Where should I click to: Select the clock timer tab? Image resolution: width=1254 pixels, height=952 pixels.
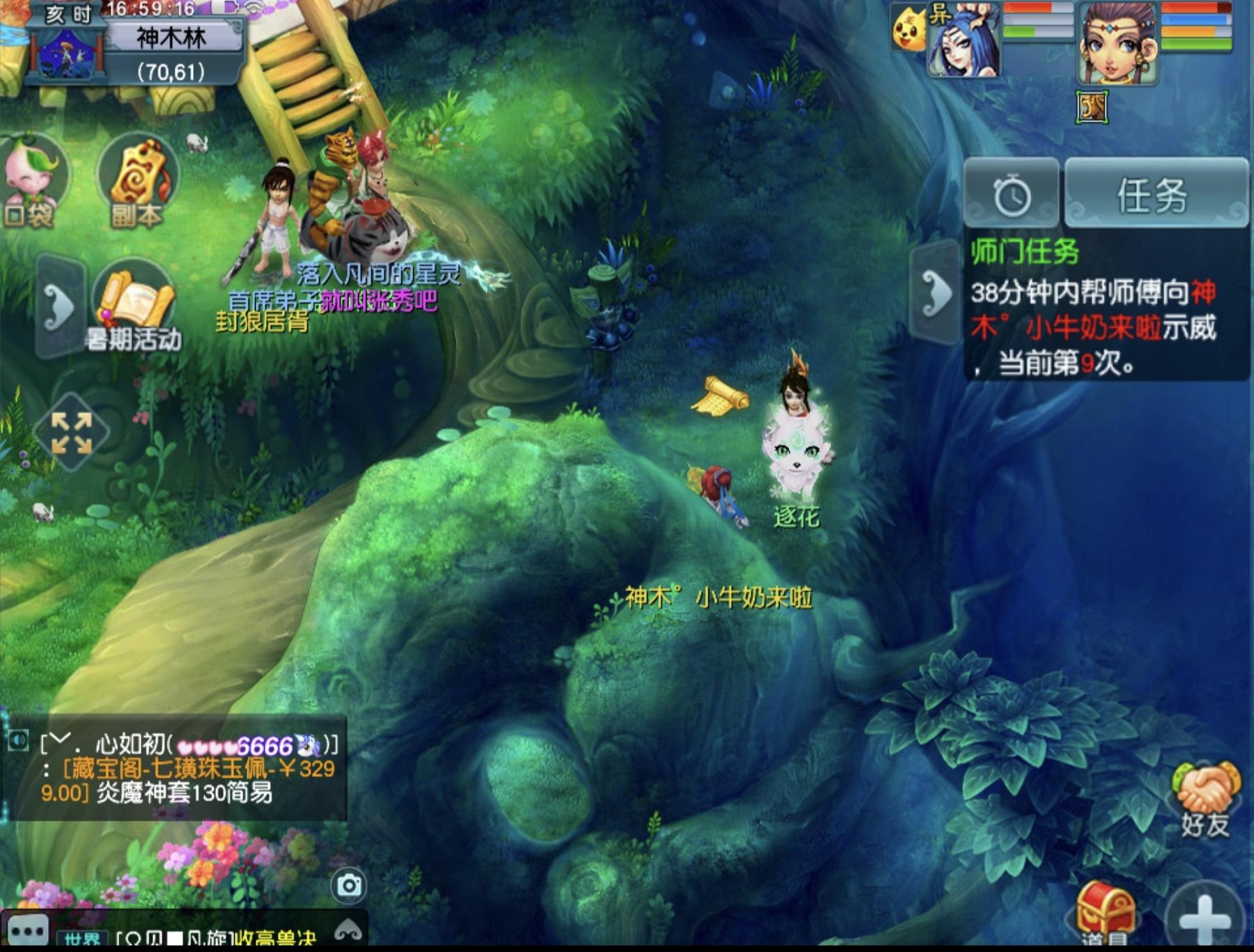pos(1012,195)
